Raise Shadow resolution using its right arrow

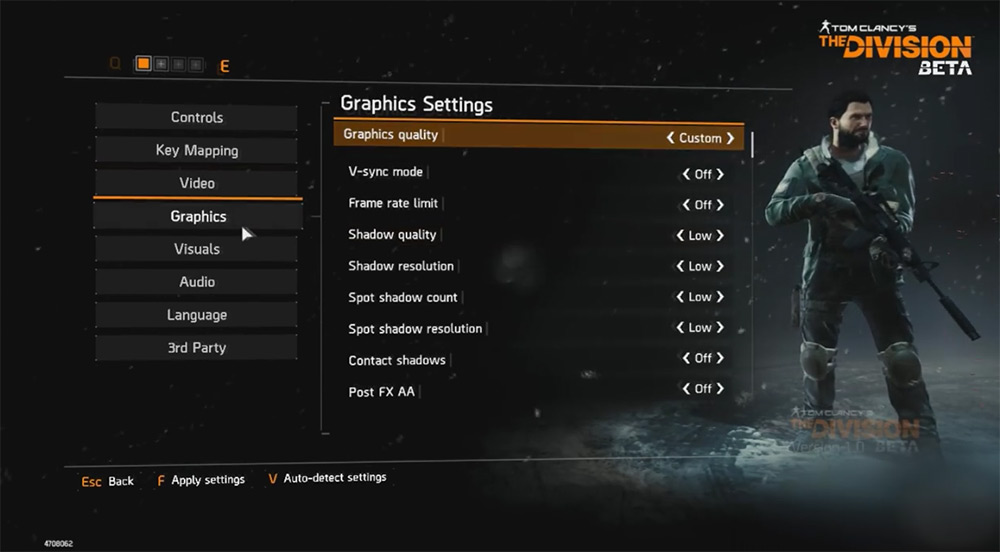[720, 267]
